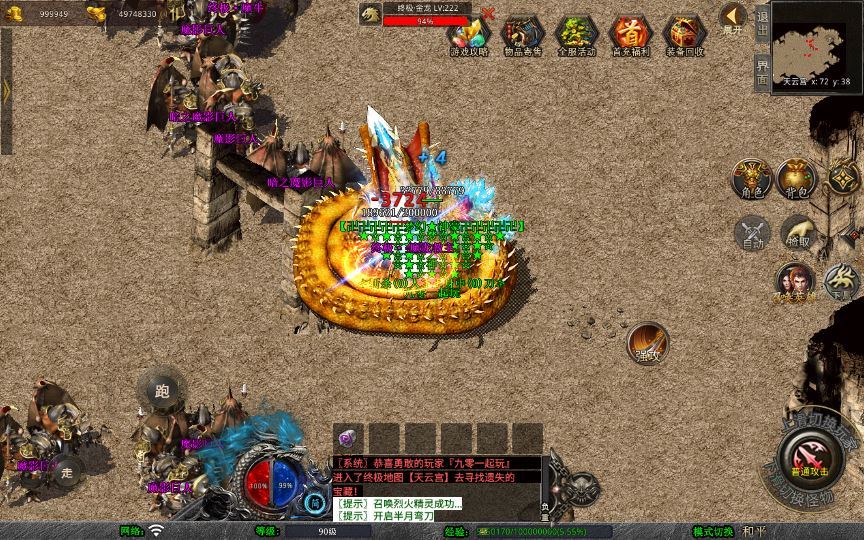Open the 首充福利 first recharge bonus
864x540 pixels.
(x=630, y=36)
